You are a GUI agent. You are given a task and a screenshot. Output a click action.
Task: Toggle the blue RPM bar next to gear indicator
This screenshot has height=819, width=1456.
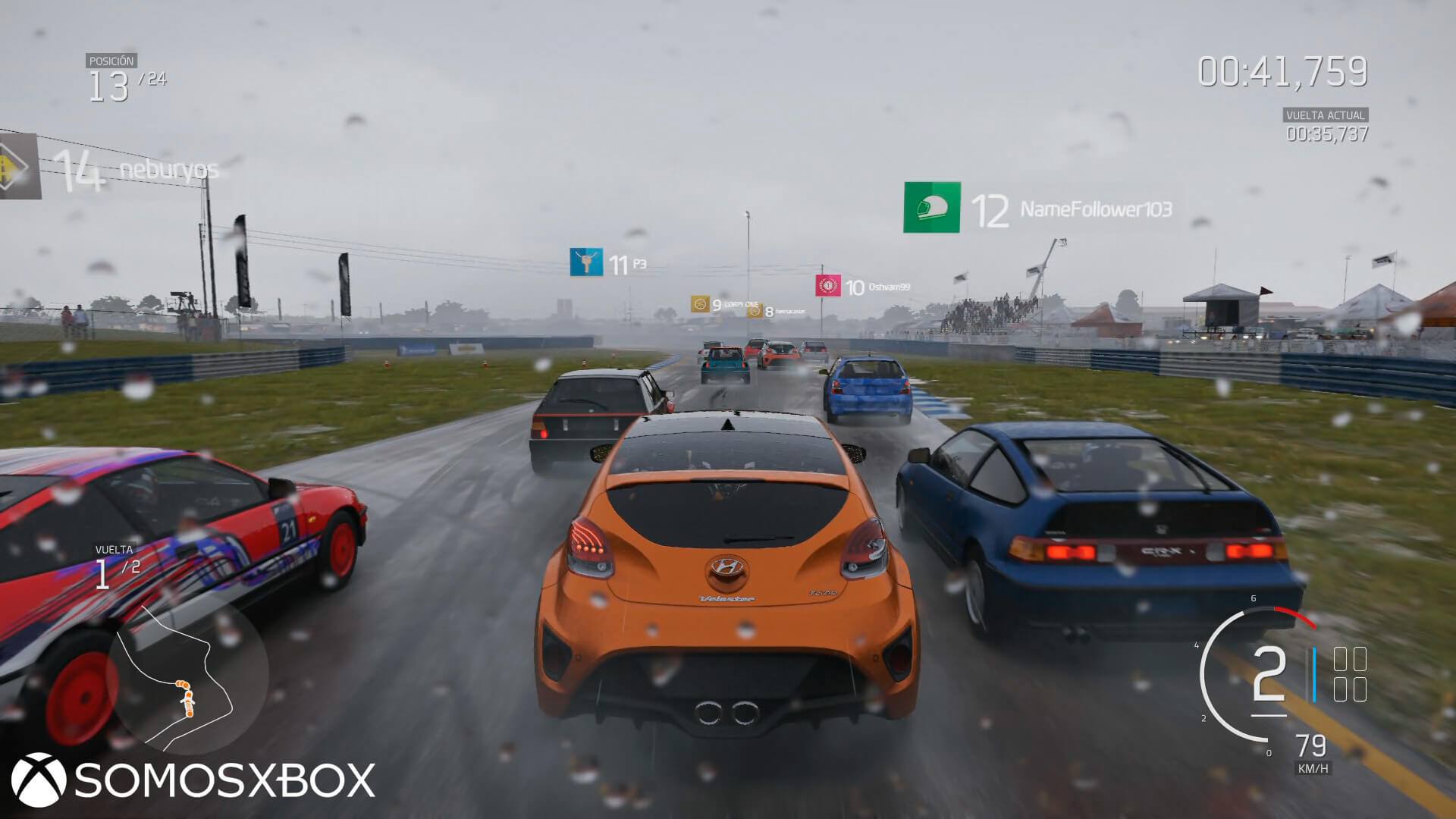point(1316,675)
